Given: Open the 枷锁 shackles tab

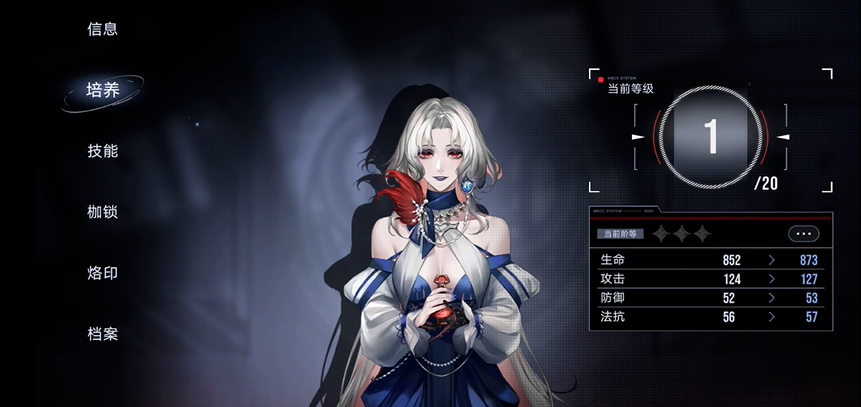Looking at the screenshot, I should (x=103, y=212).
